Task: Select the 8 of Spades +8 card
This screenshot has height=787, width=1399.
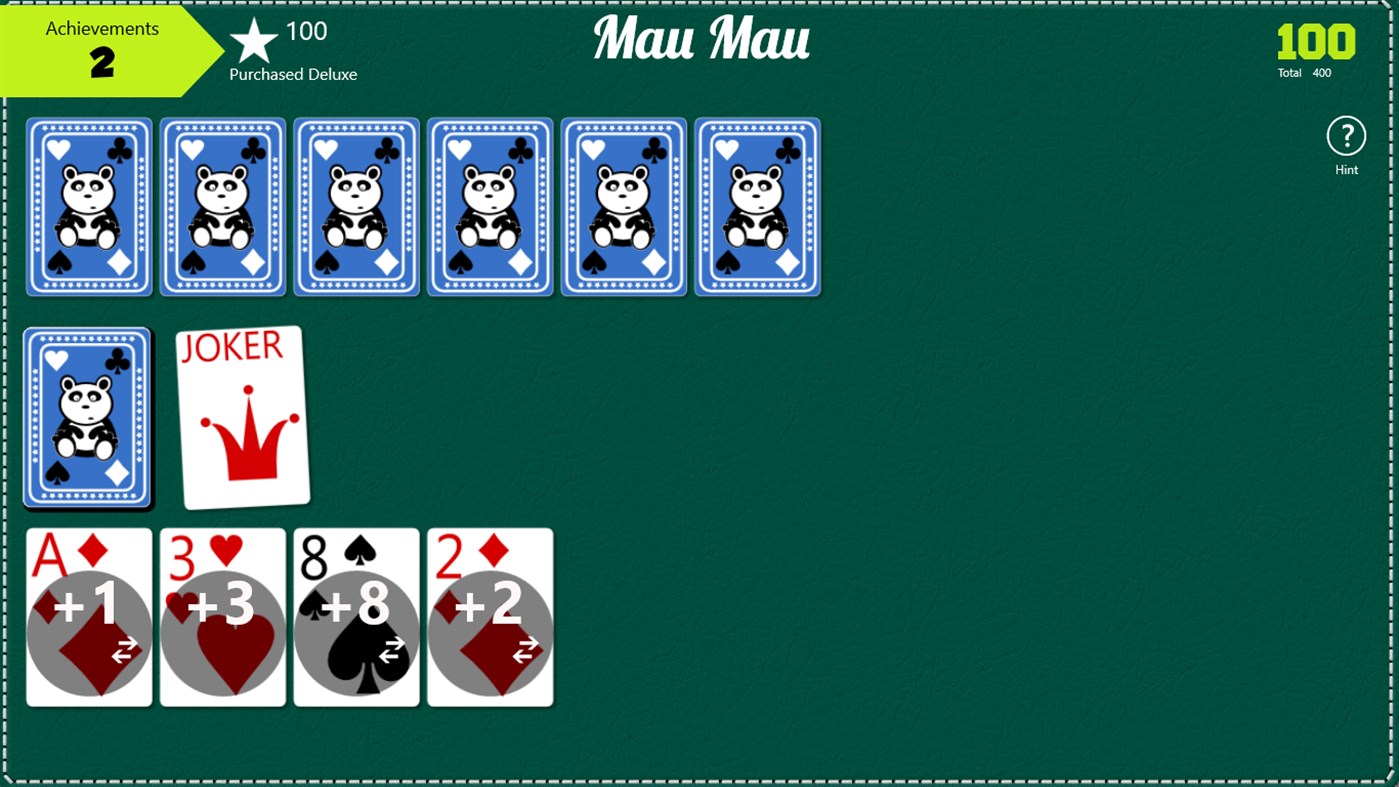Action: coord(356,615)
